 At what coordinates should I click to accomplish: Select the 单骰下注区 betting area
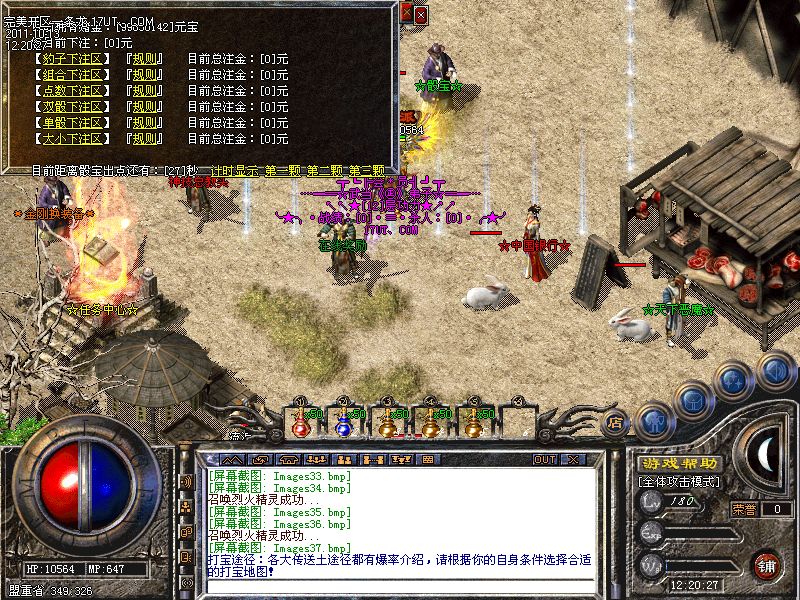pos(71,123)
